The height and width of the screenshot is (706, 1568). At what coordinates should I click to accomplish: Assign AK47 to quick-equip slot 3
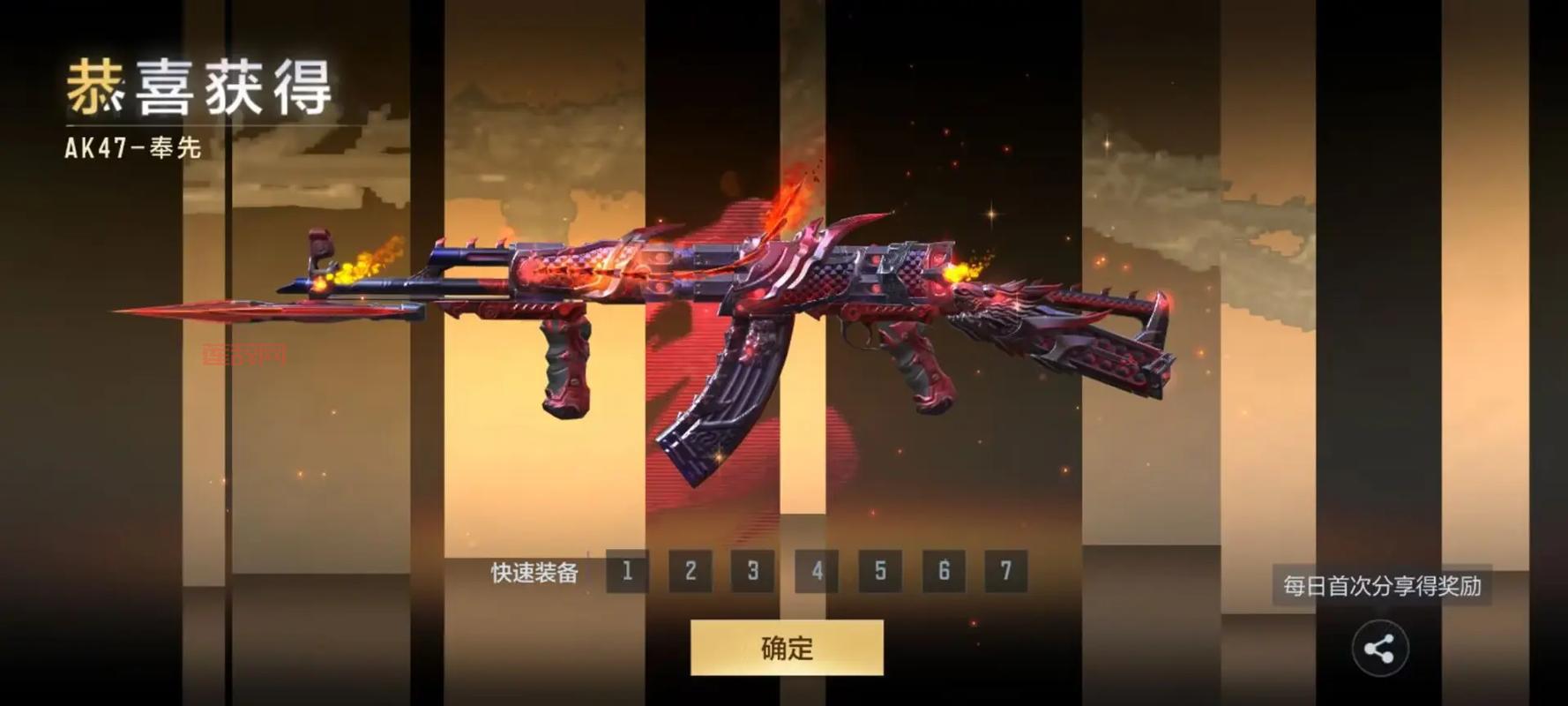(753, 571)
